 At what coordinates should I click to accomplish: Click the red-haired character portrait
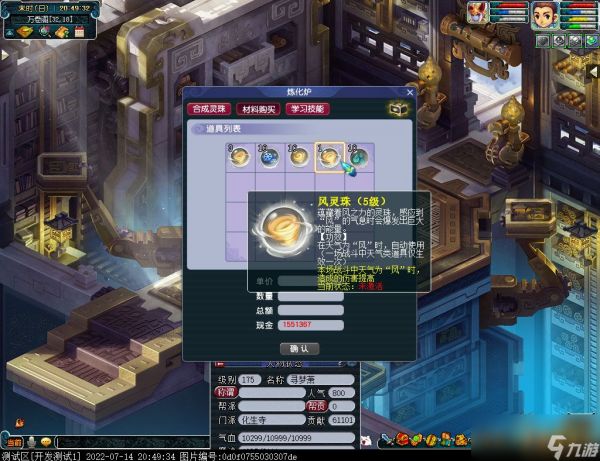[479, 13]
